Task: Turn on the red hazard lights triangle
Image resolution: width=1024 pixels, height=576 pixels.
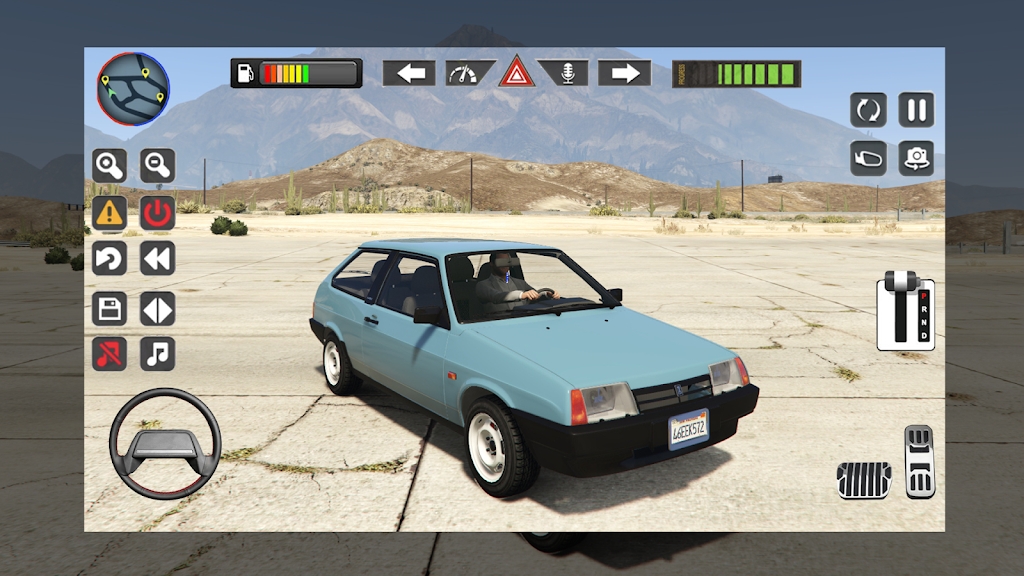Action: [x=517, y=73]
